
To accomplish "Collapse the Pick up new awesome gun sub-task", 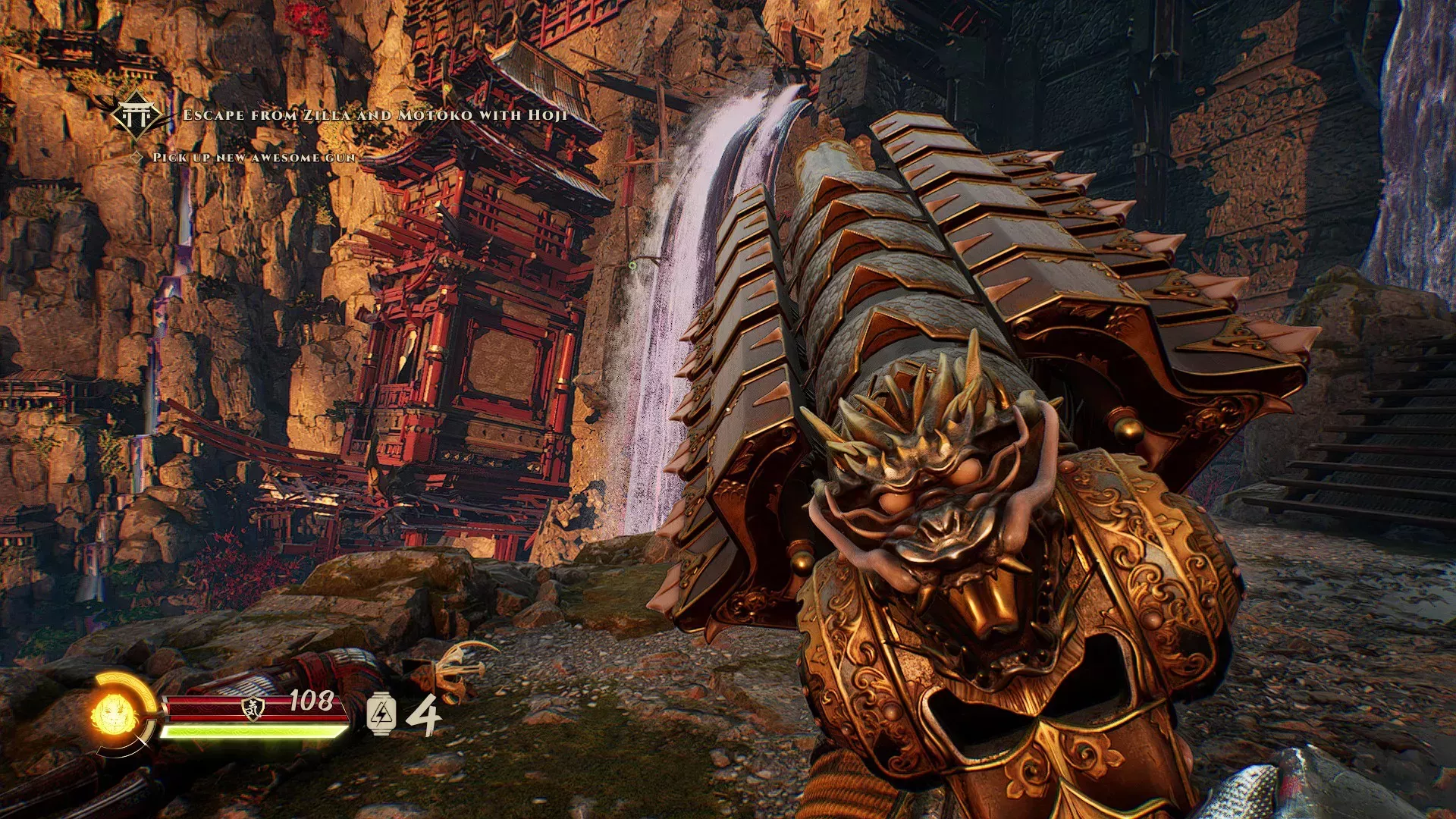I will pyautogui.click(x=254, y=158).
